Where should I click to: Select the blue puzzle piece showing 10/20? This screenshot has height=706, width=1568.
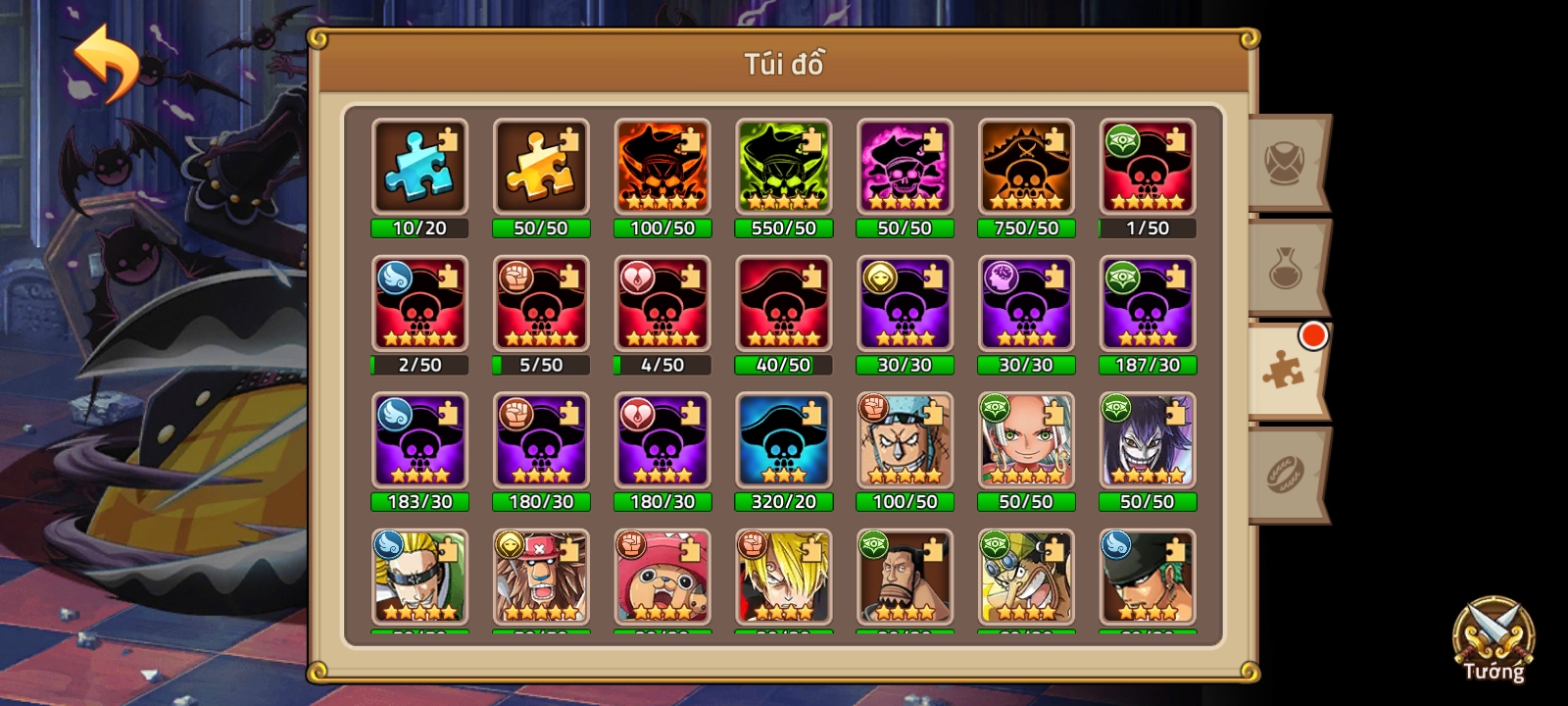click(x=418, y=169)
